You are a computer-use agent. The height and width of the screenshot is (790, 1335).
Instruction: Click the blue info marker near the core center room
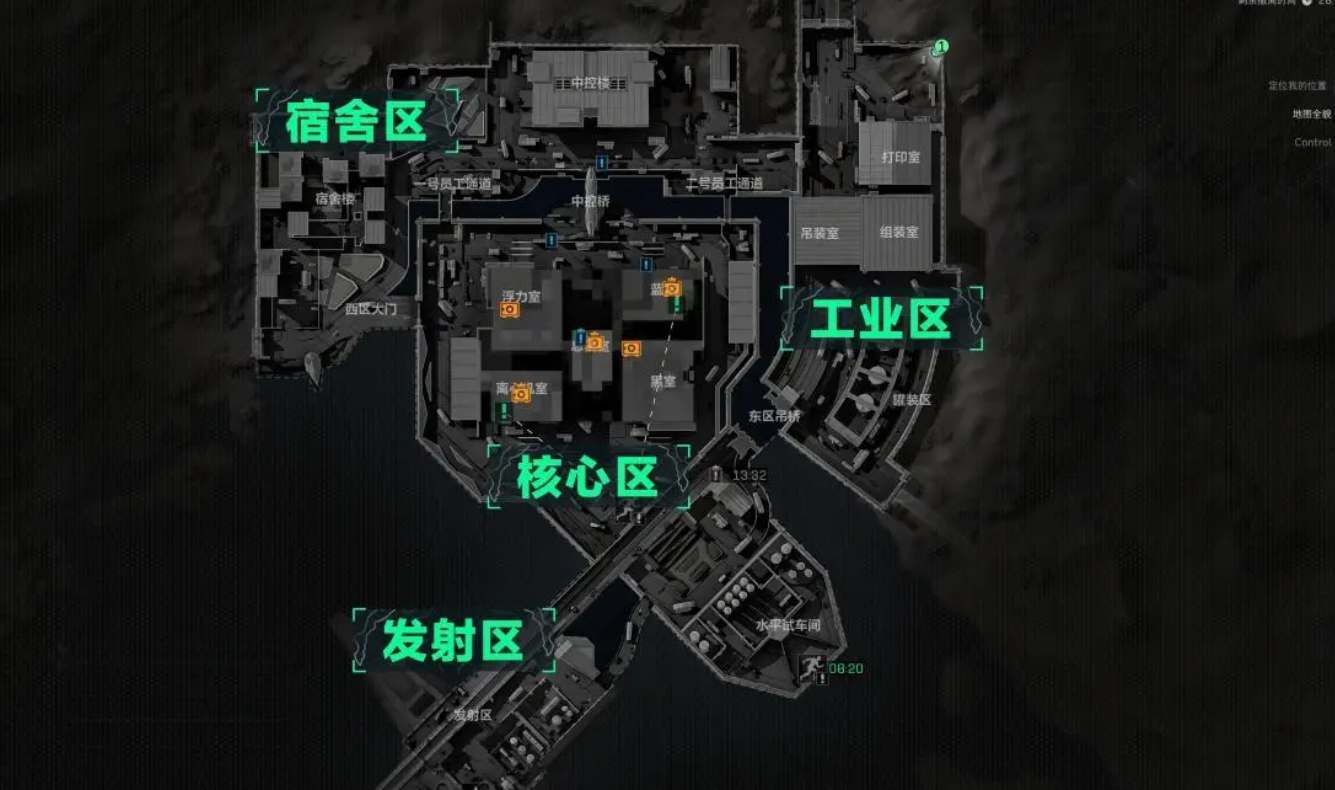pos(580,339)
